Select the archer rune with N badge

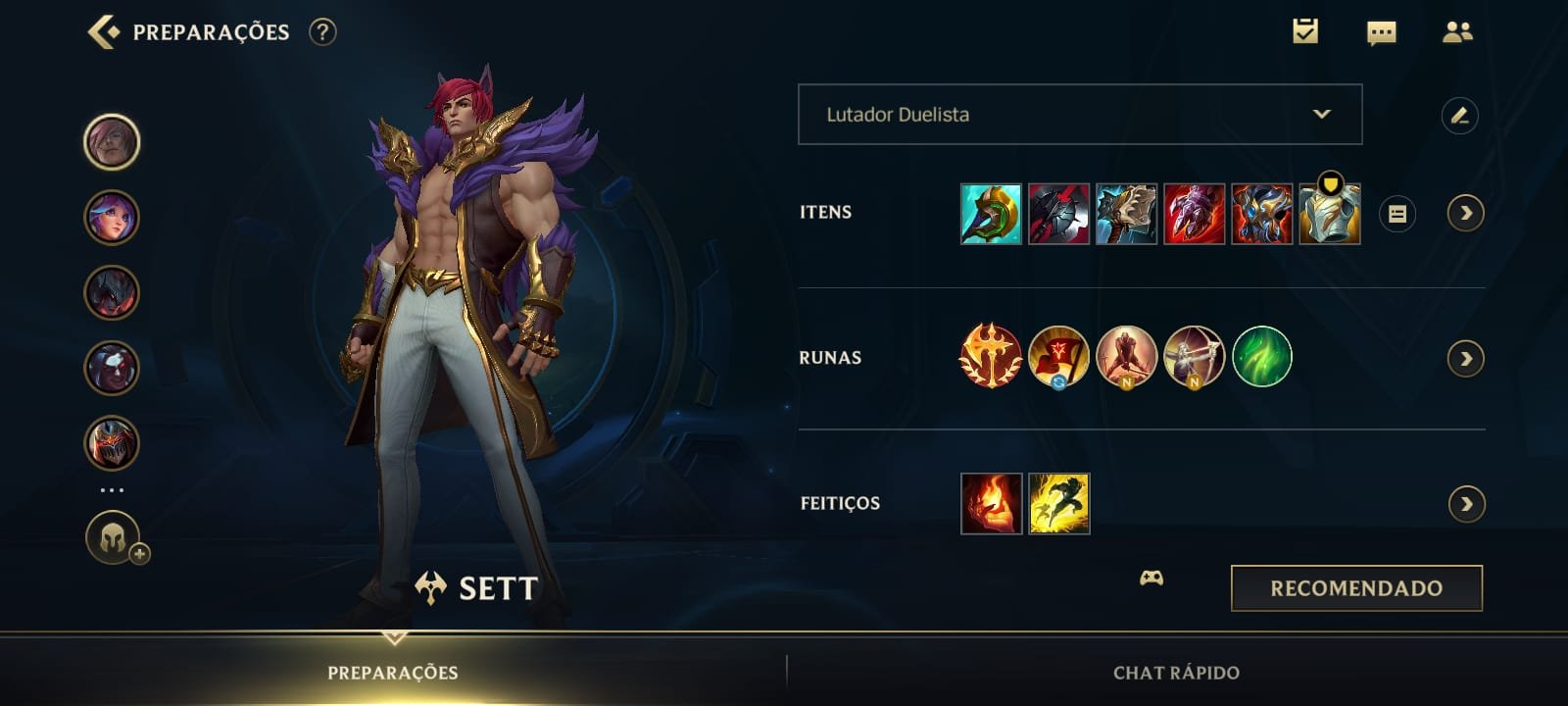pyautogui.click(x=1195, y=357)
